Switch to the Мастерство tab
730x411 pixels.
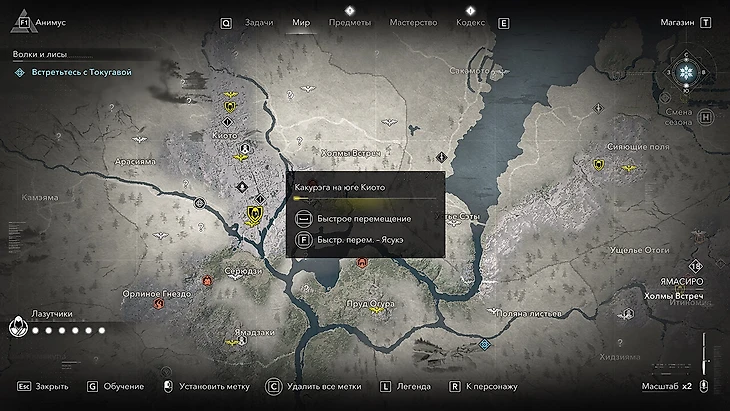tap(413, 22)
